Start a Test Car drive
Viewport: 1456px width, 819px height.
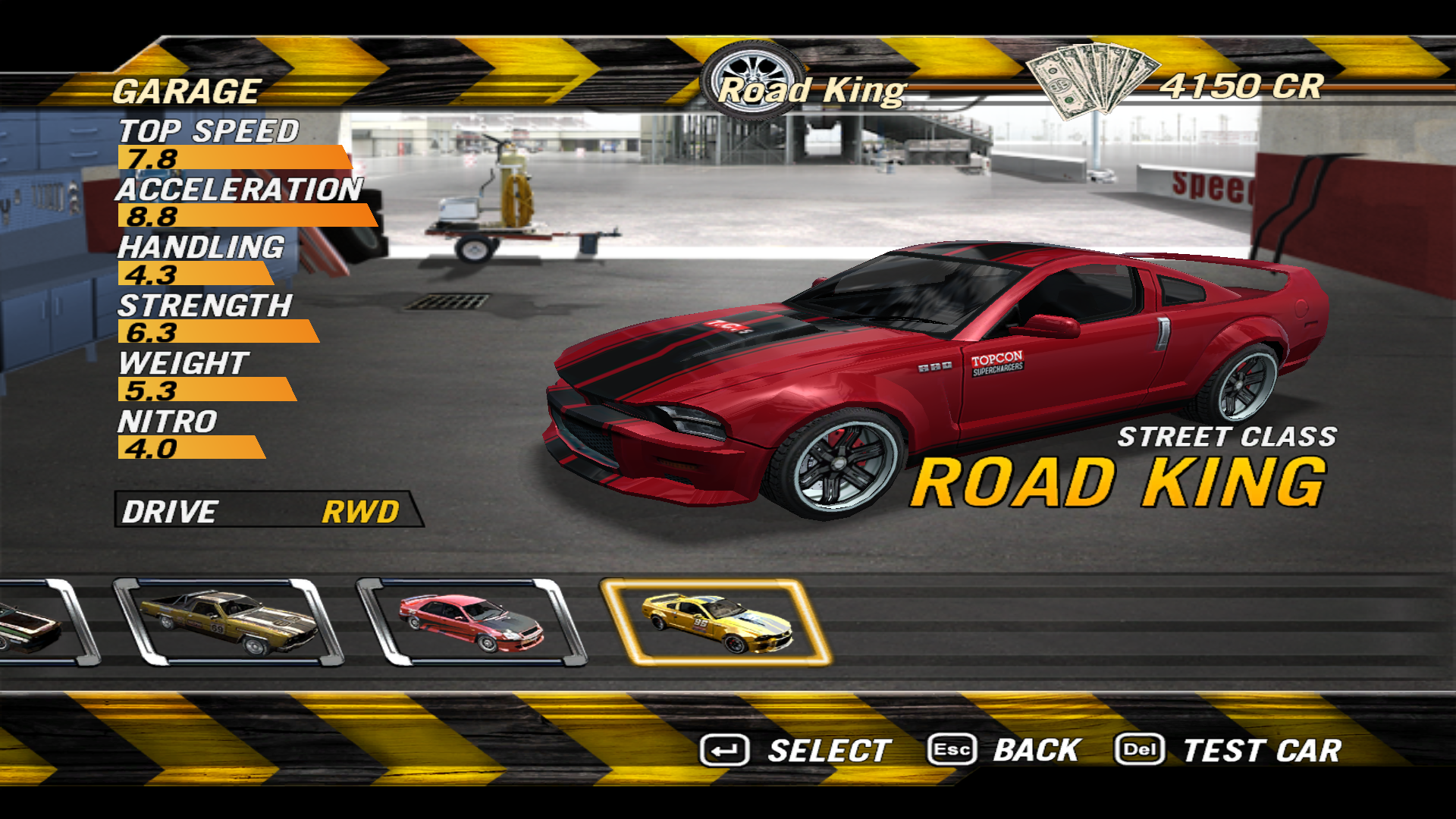1228,751
